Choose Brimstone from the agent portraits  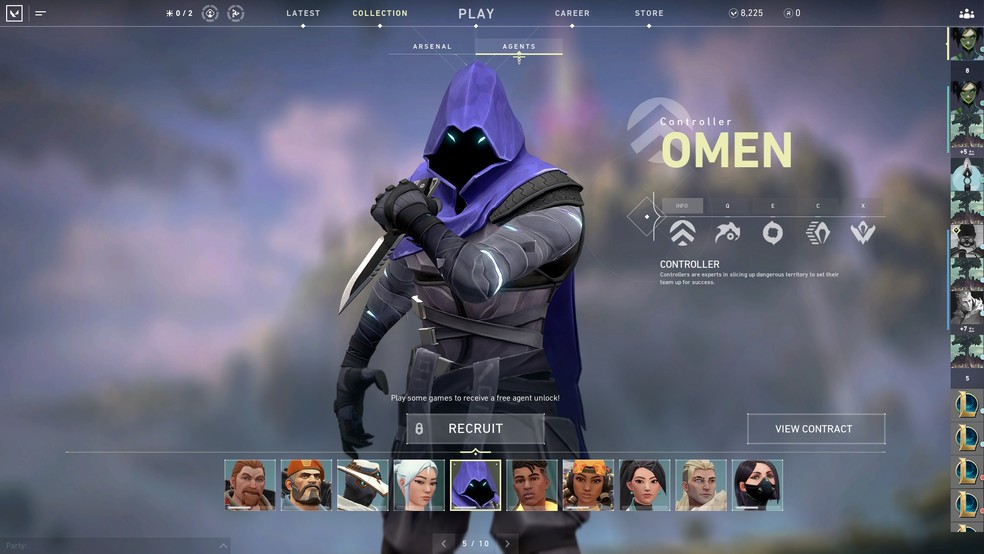pos(306,485)
